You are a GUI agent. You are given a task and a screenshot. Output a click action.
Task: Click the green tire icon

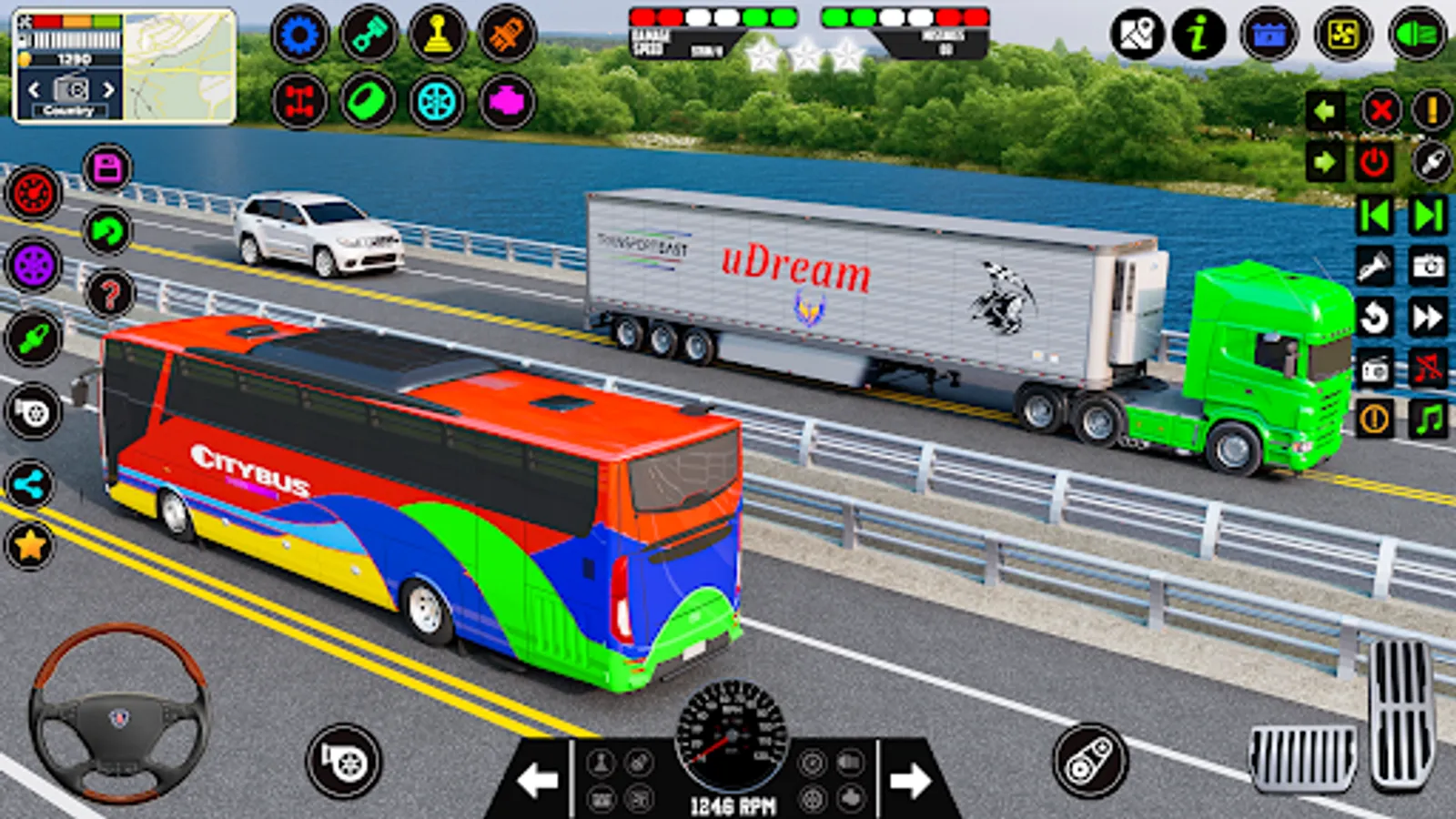[368, 101]
